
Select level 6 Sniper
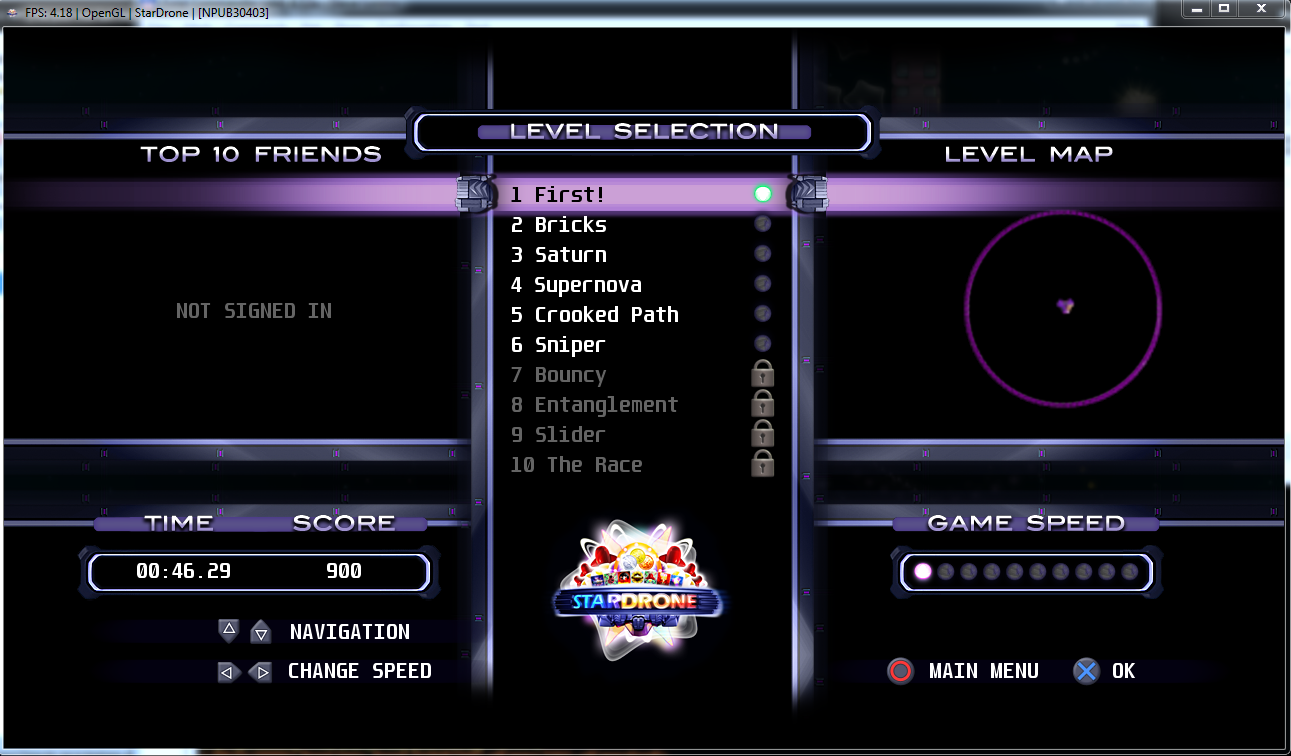click(570, 345)
